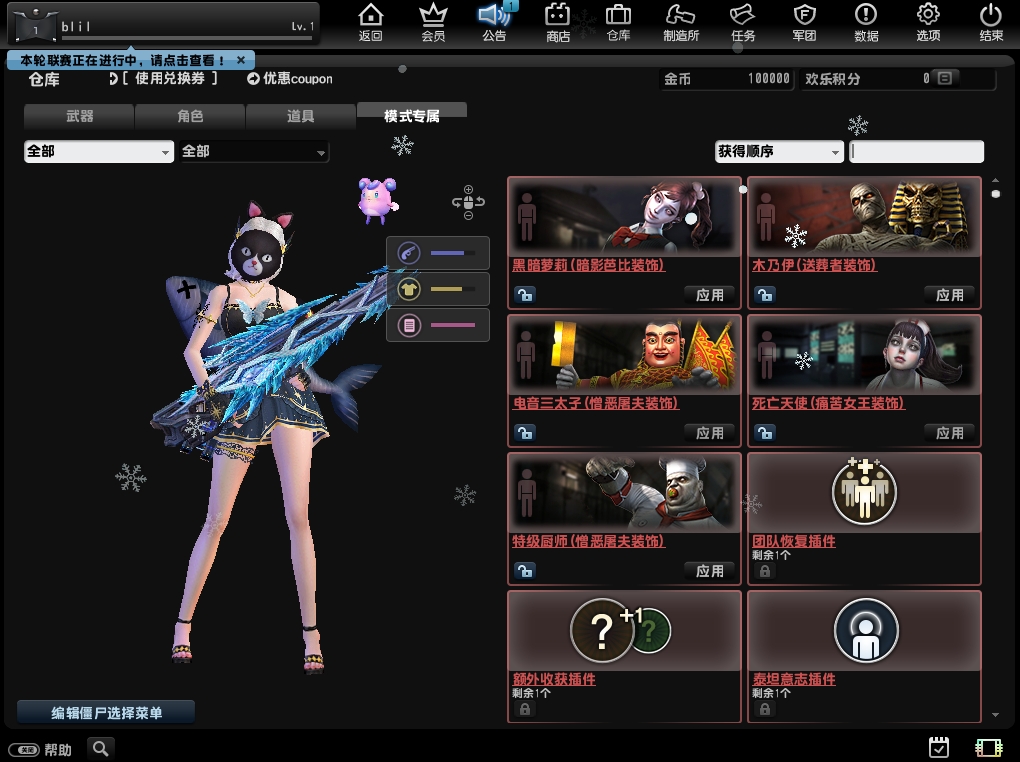Click 编辑僵尸选择菜单 button
The width and height of the screenshot is (1020, 762).
(x=106, y=713)
